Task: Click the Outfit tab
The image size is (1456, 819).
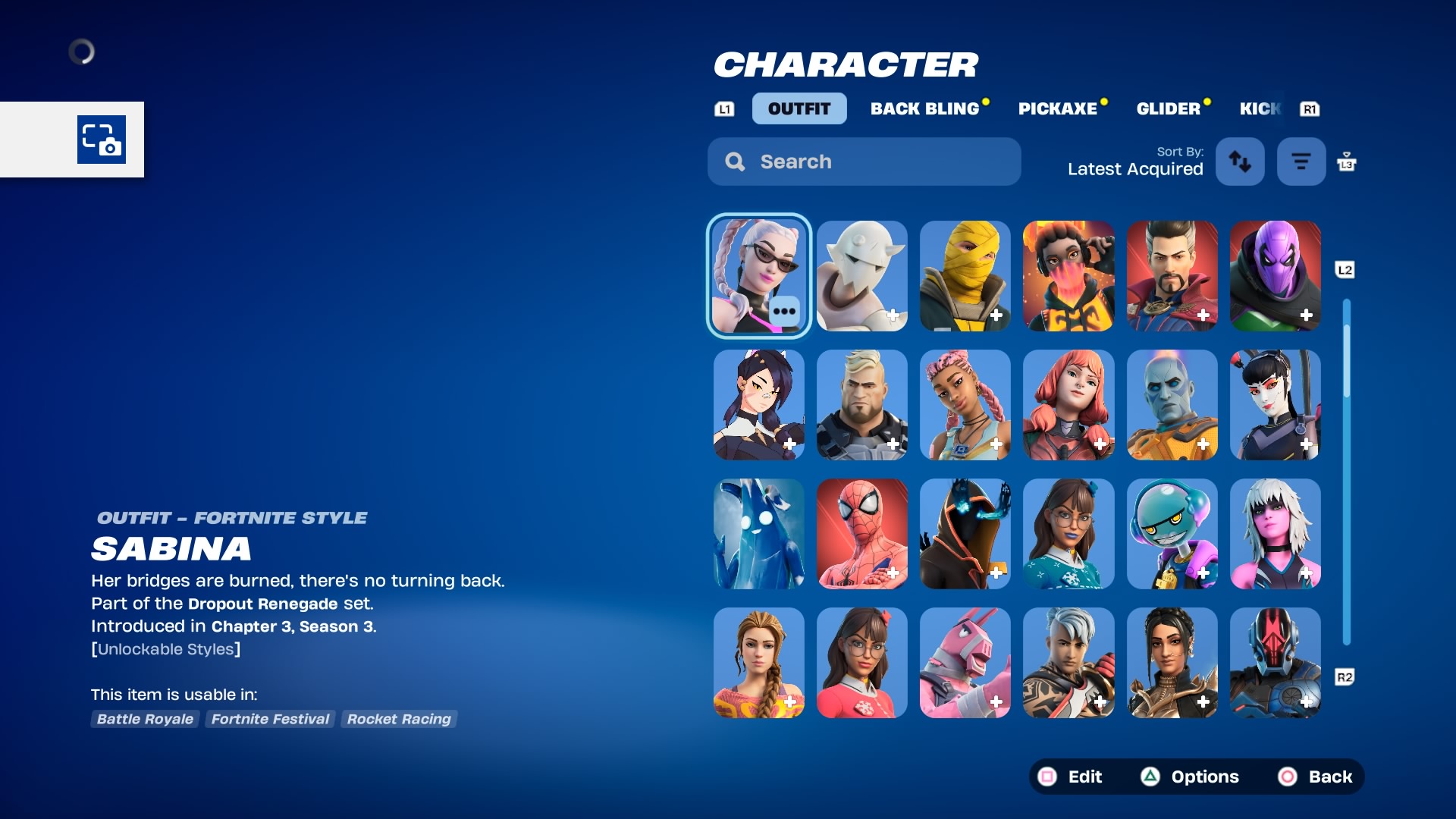Action: tap(799, 108)
